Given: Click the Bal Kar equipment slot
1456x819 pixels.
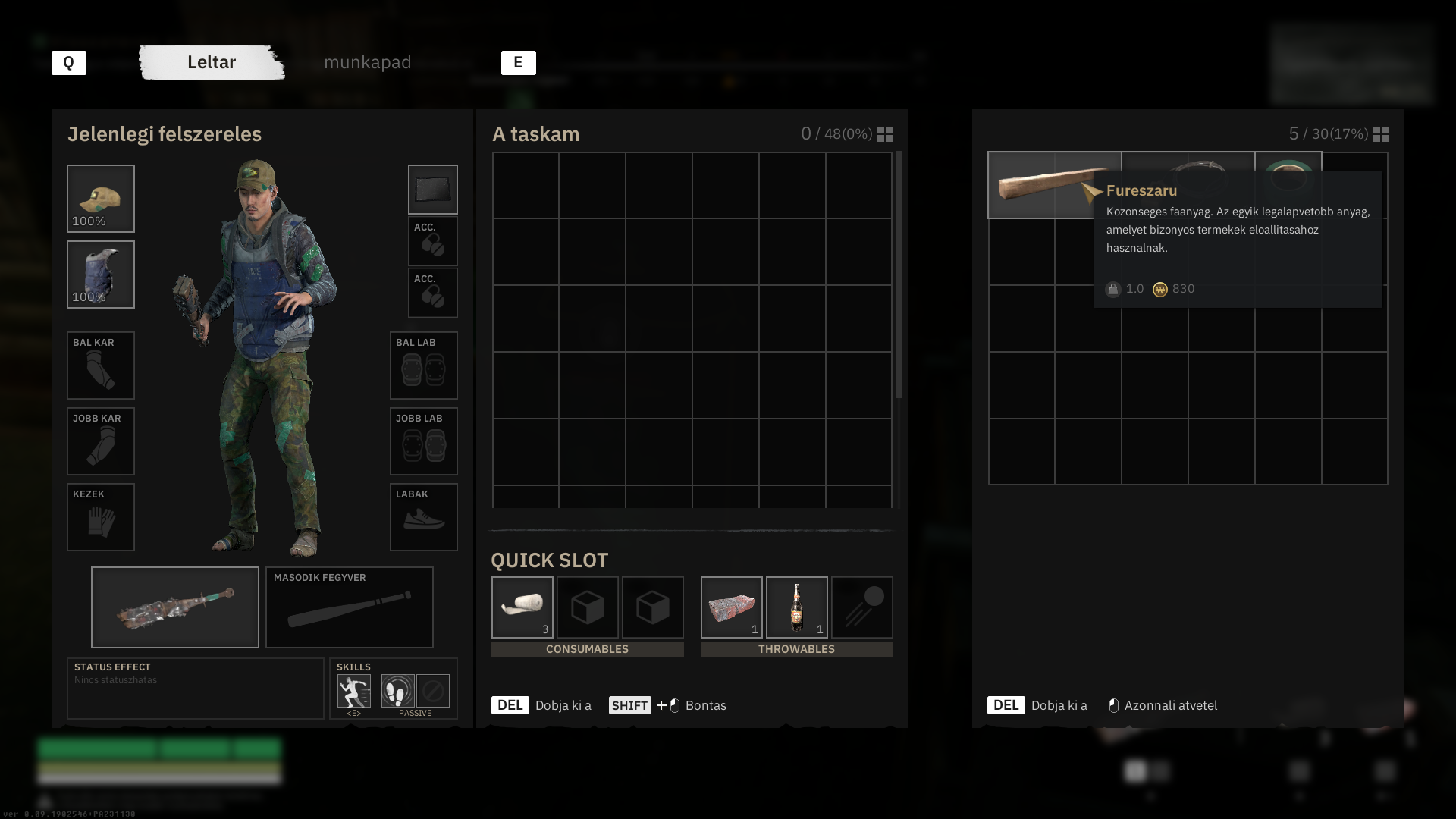Looking at the screenshot, I should pos(101,366).
